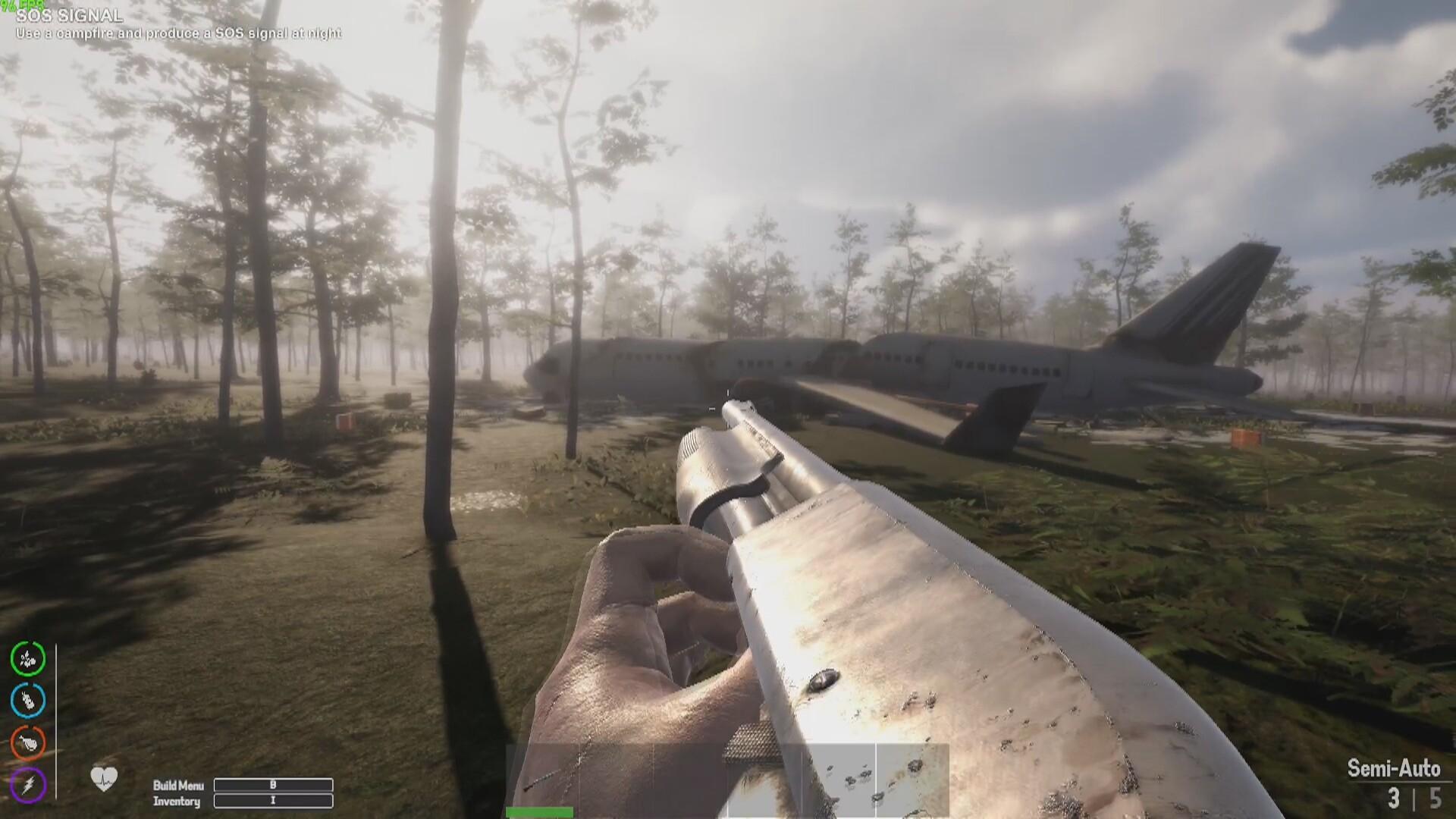Click the heart rate health icon

[x=102, y=778]
